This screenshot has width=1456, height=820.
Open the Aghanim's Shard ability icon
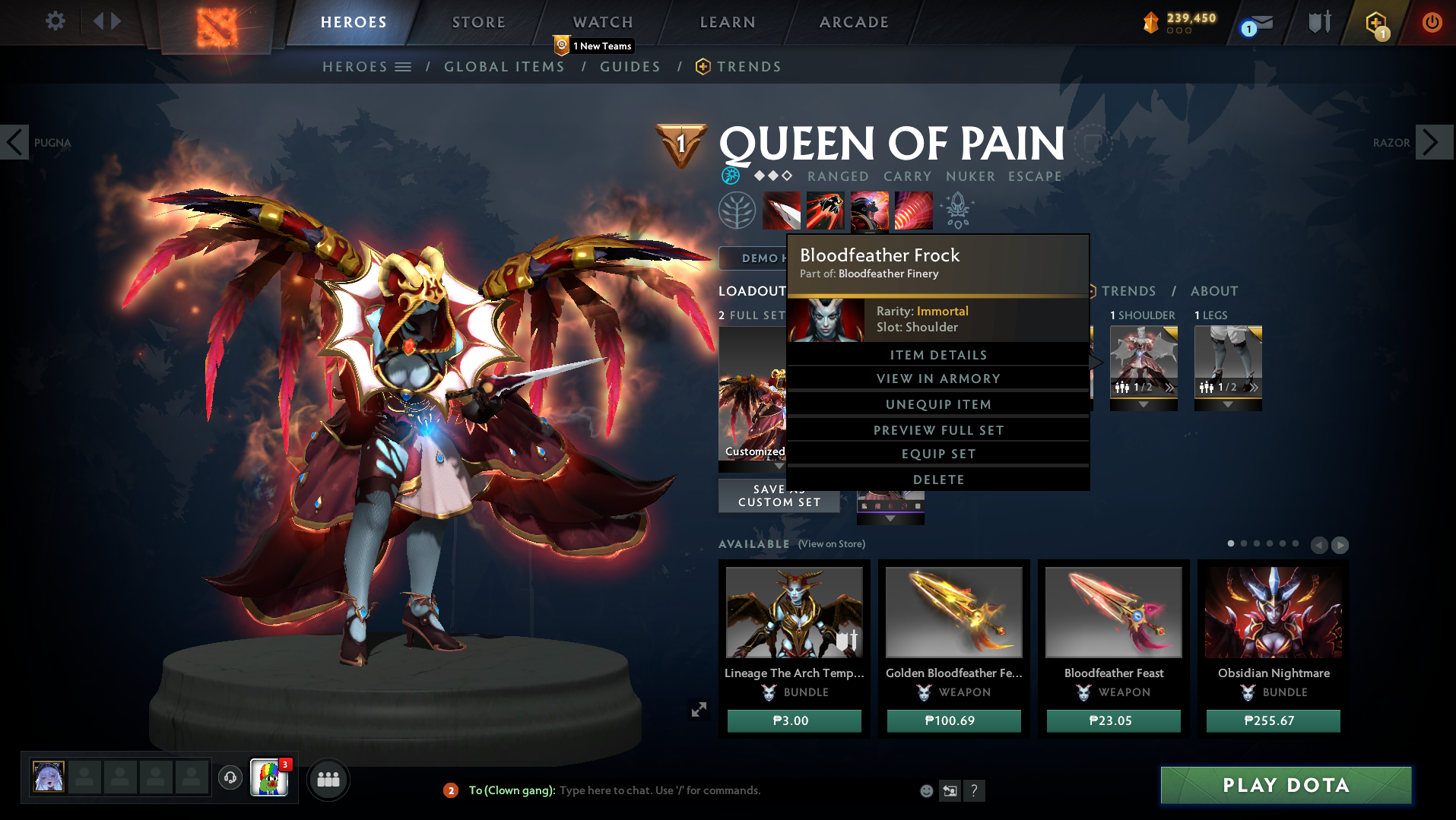coord(957,210)
